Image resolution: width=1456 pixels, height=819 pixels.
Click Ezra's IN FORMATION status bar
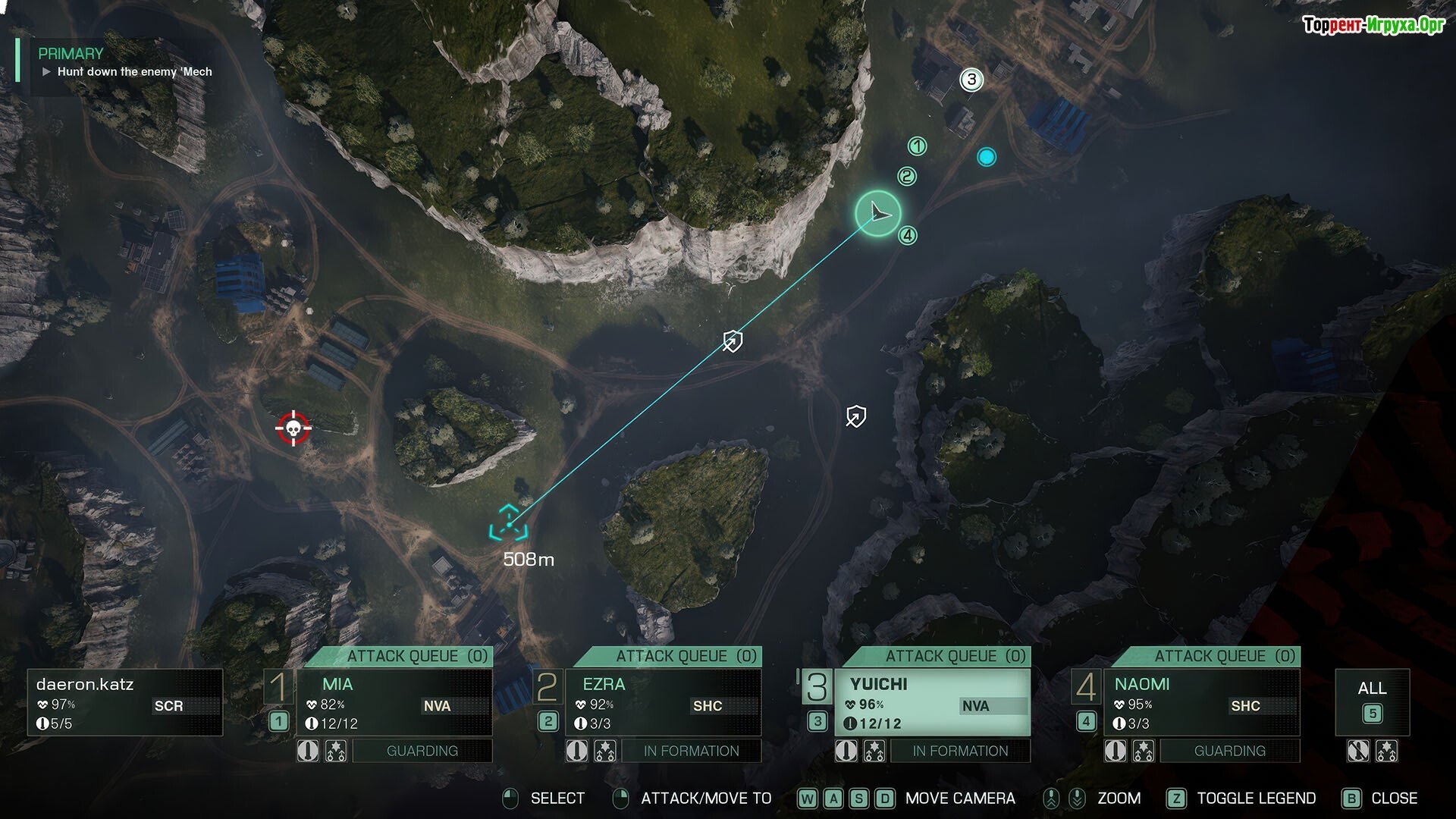click(x=691, y=751)
